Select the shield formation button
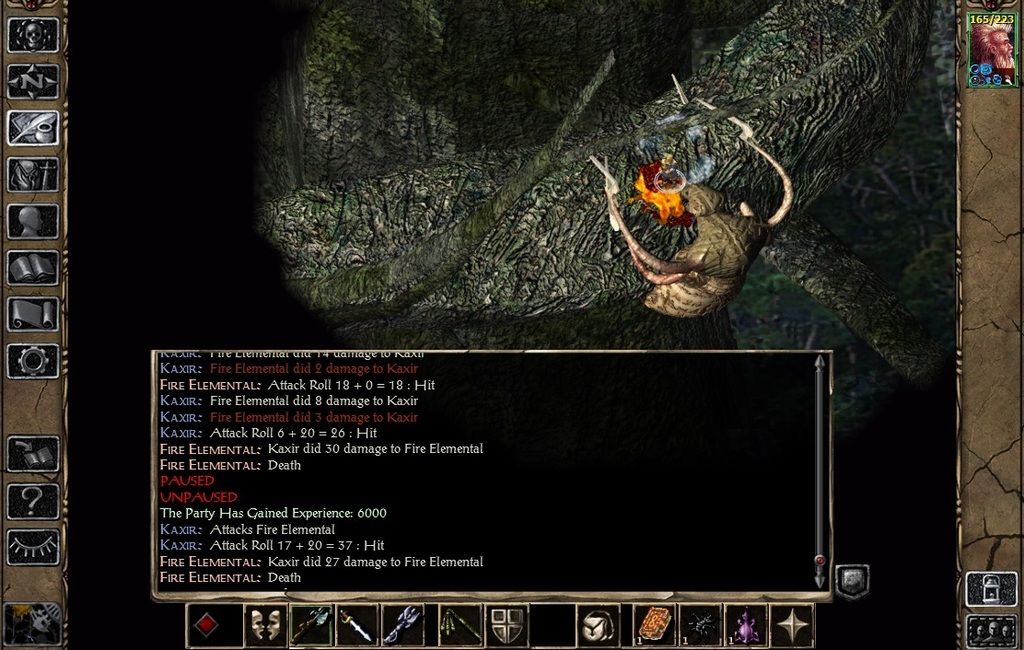 tap(507, 625)
